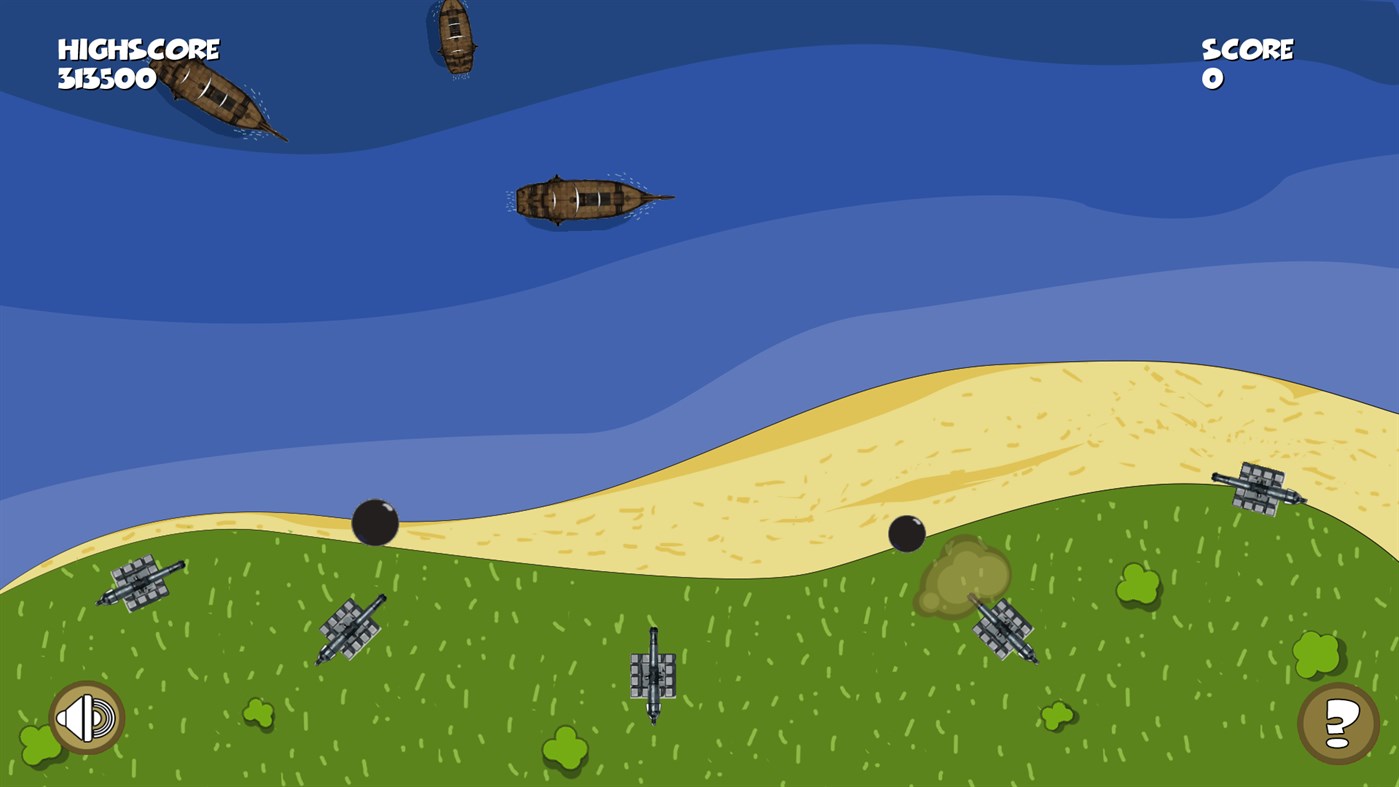Click the current score showing zero

[1215, 79]
